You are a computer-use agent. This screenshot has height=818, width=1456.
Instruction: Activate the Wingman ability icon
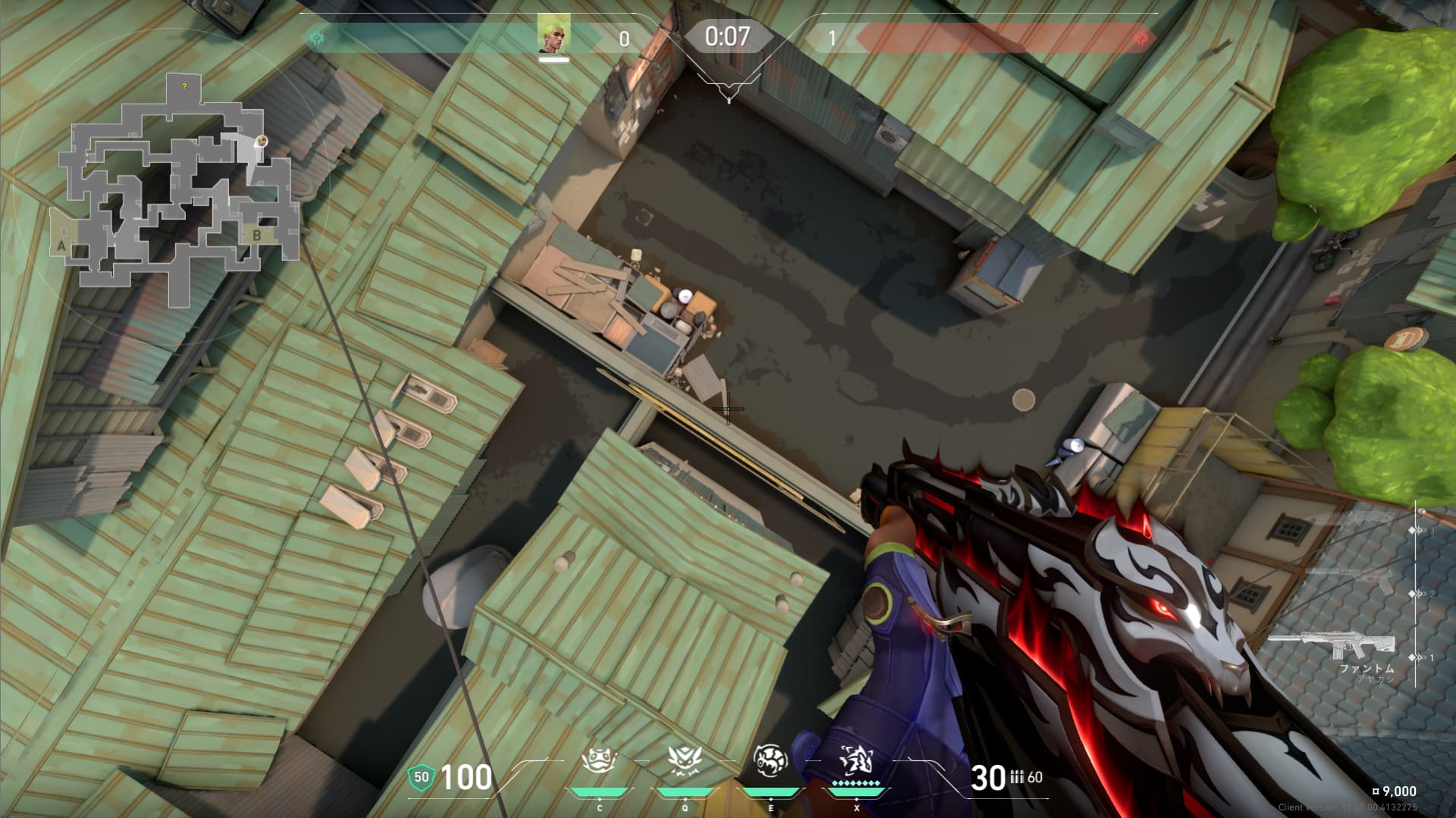pos(685,760)
